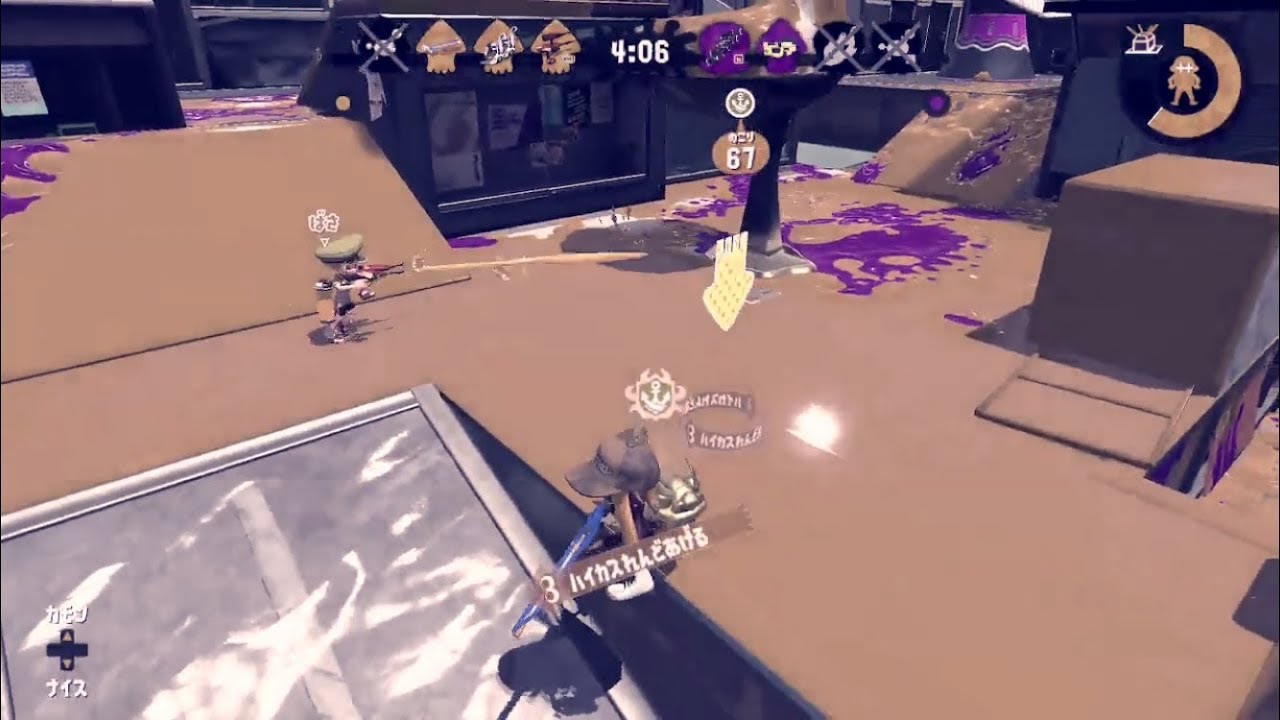The width and height of the screenshot is (1280, 720).
Task: Click the second teammate squid icon with weapon
Action: (x=500, y=45)
